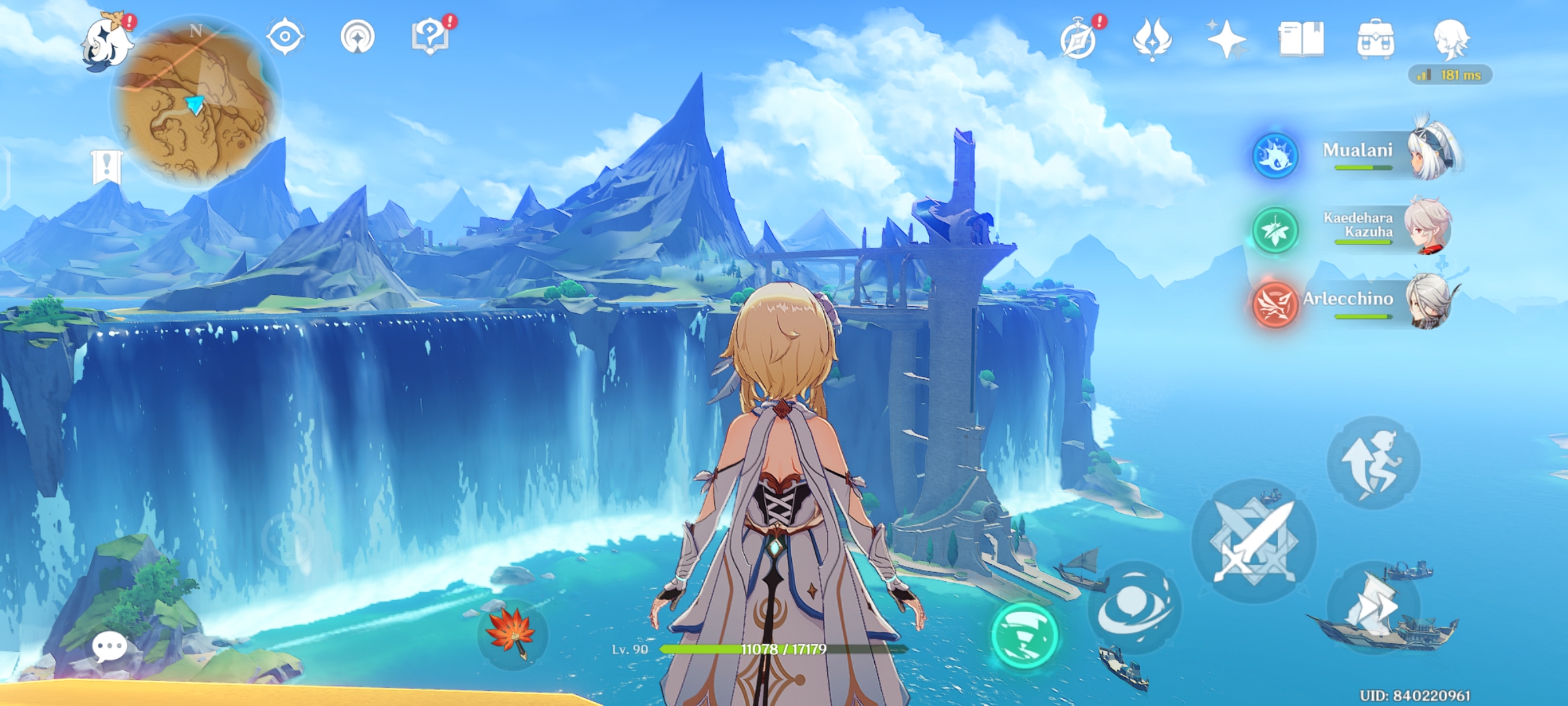
Task: Open the quest bookmark with exclamation mark
Action: pos(107,167)
